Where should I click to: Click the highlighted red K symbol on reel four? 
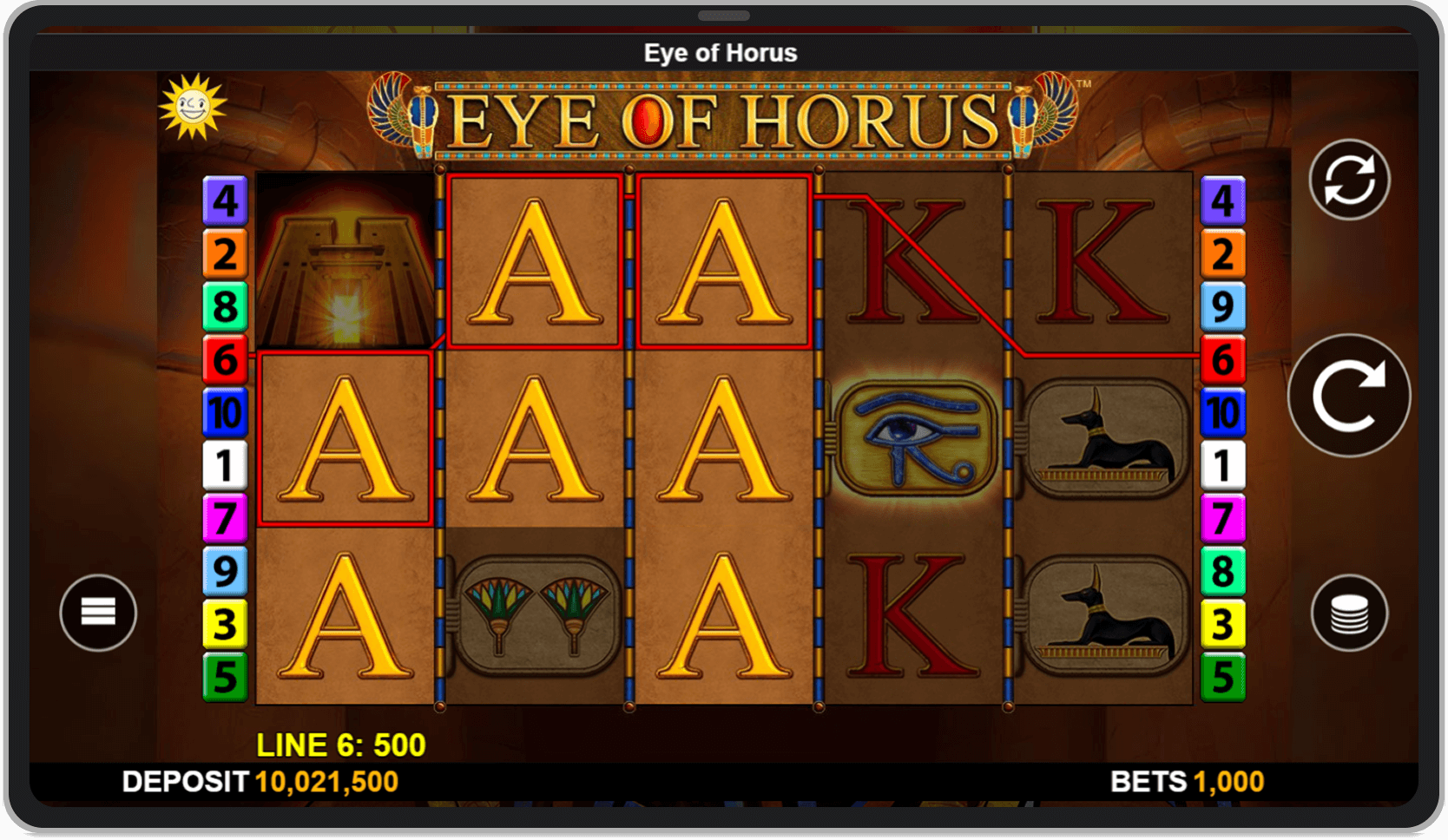click(912, 260)
